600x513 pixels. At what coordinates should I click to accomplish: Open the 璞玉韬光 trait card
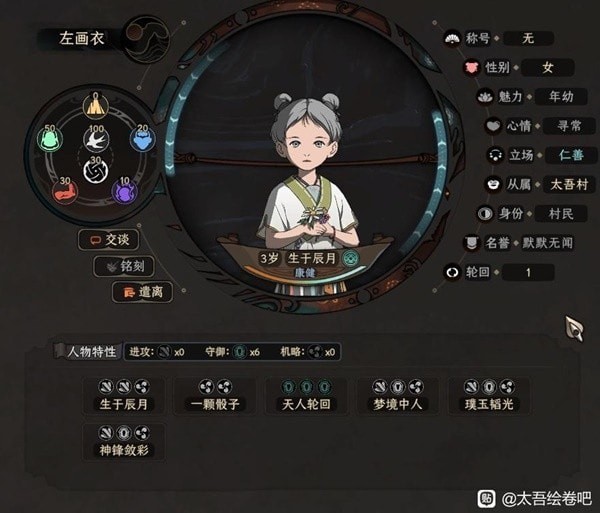click(489, 397)
